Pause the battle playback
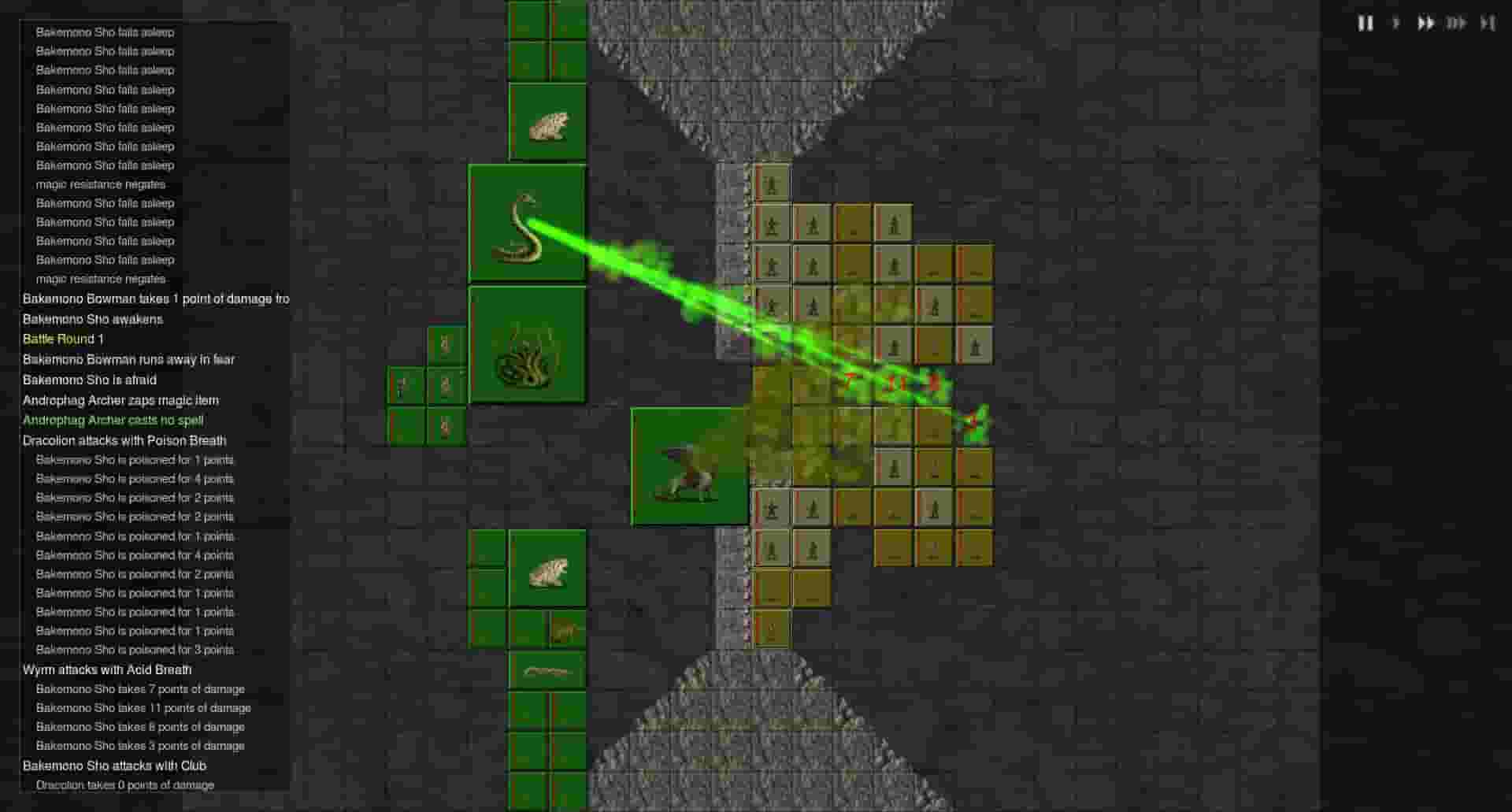The height and width of the screenshot is (812, 1512). click(1366, 24)
